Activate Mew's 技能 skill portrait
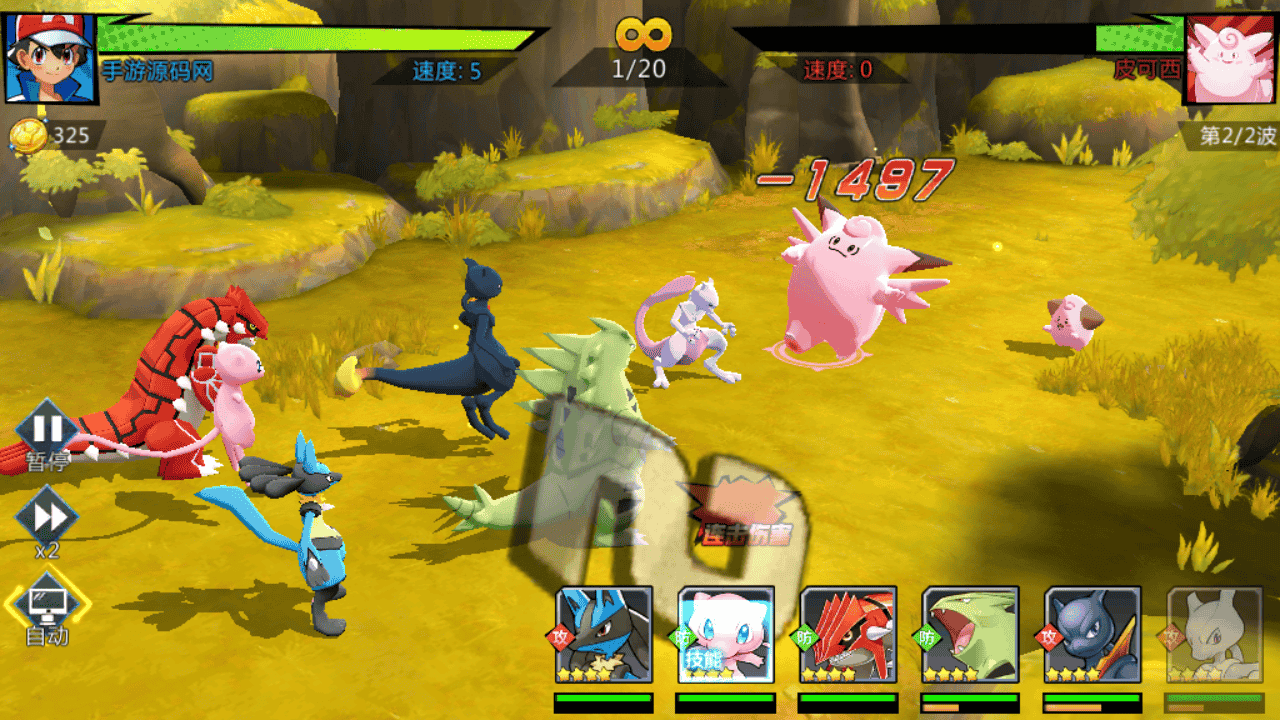Viewport: 1280px width, 720px height. click(726, 634)
